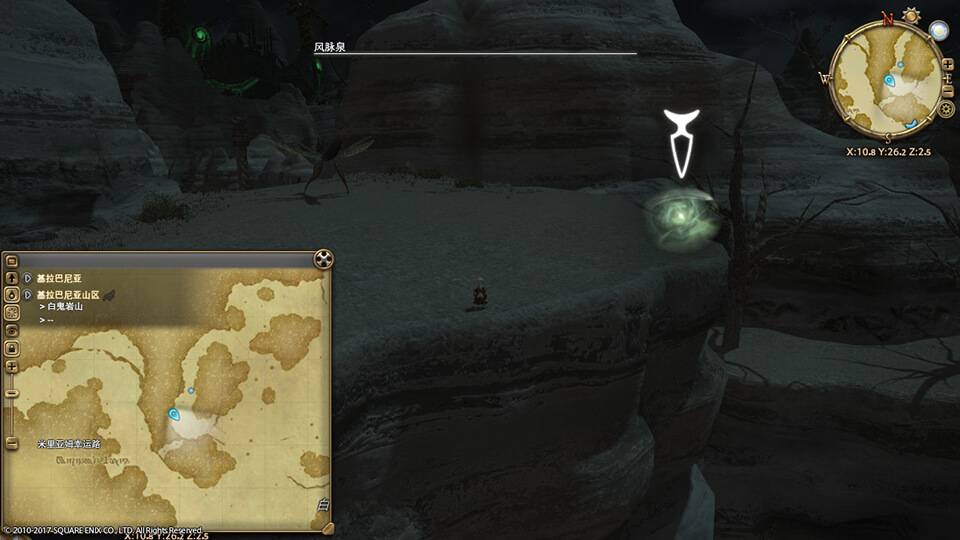Click the up-arrow button on map sidebar
The height and width of the screenshot is (540, 960).
(12, 278)
